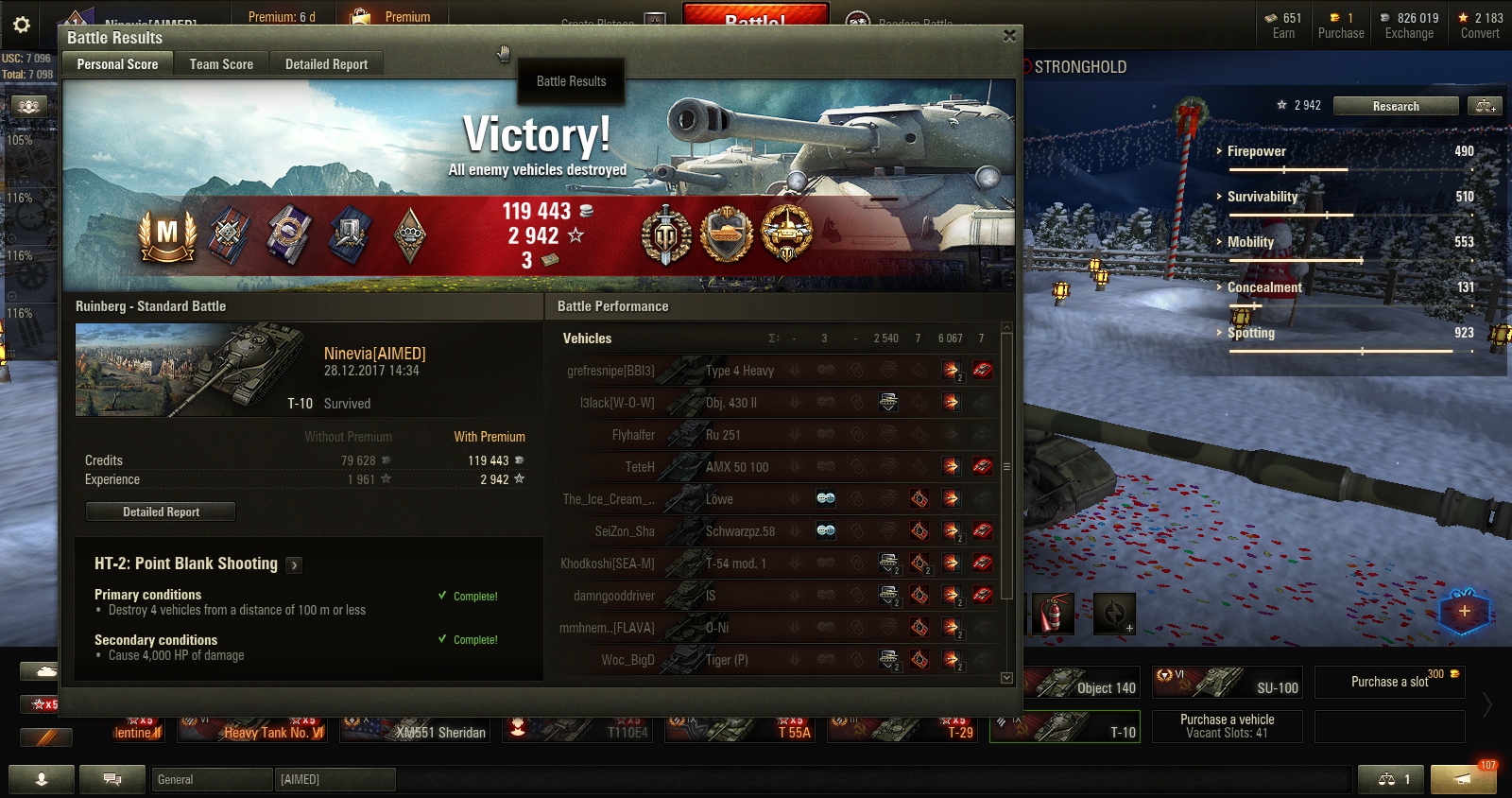
Task: Open battle chat via the speech bubble icon
Action: [x=112, y=779]
